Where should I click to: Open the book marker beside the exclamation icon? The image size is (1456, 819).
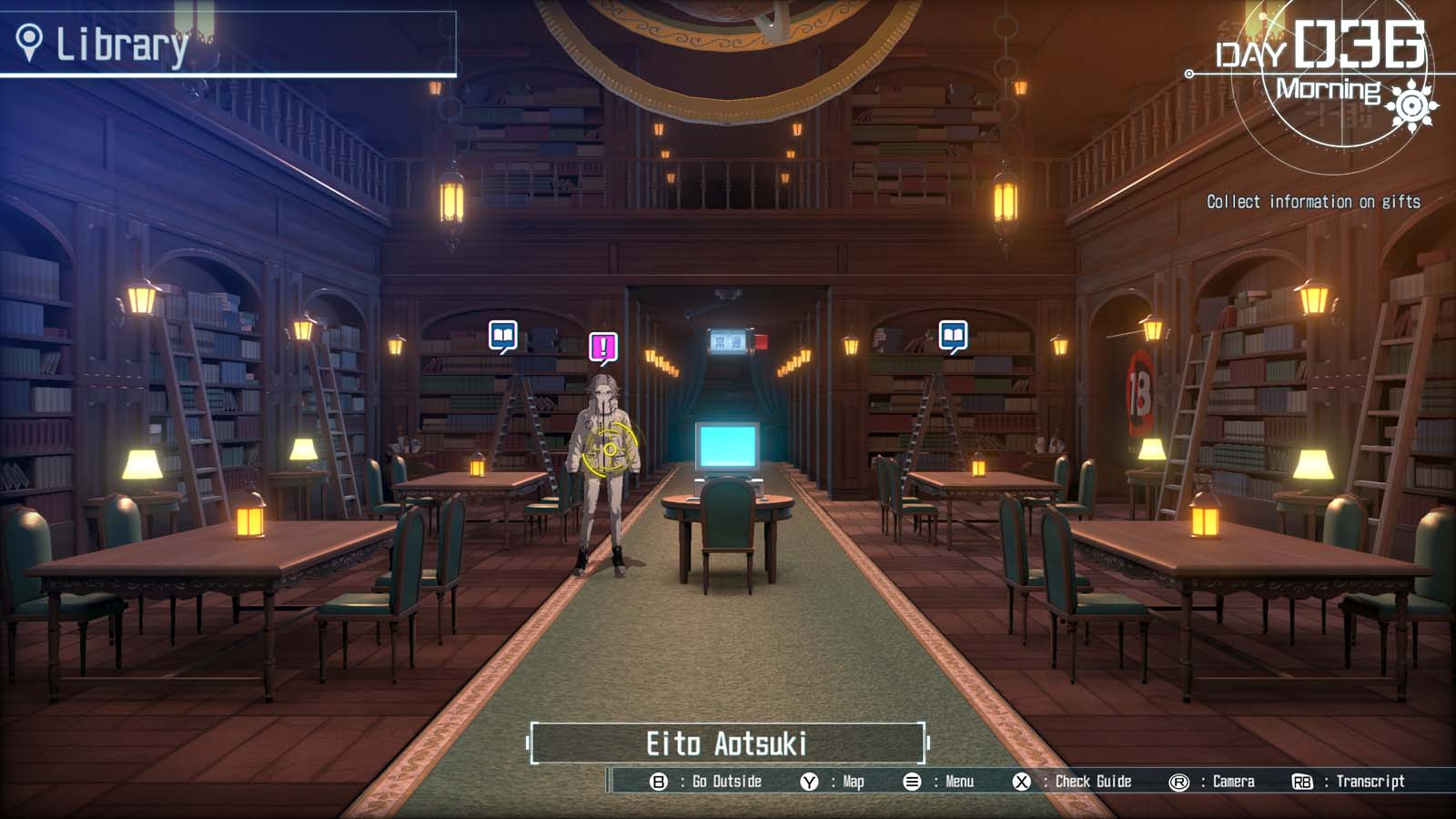(503, 336)
